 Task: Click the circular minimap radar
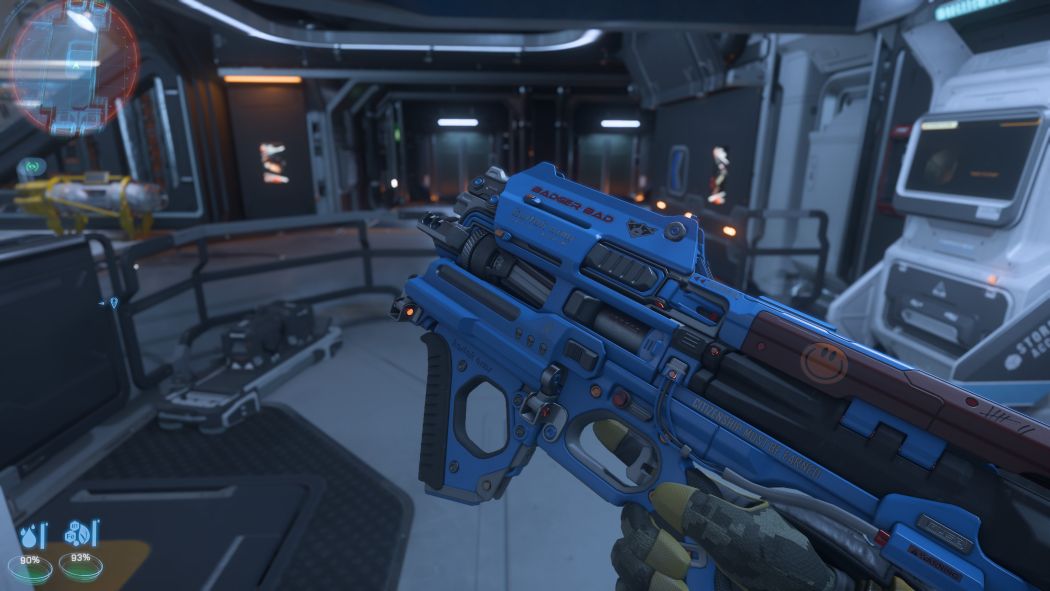[70, 65]
